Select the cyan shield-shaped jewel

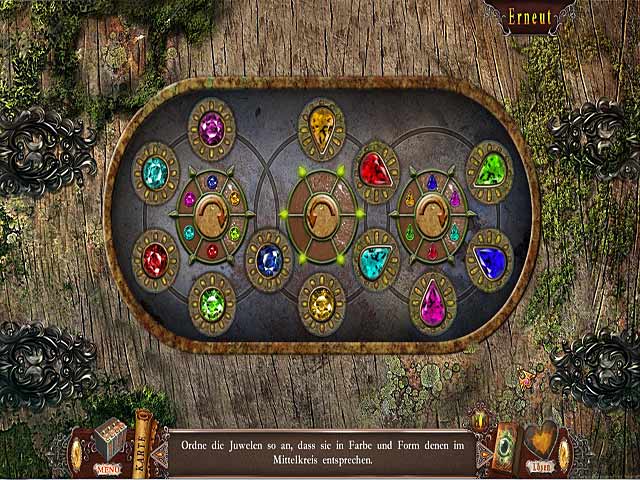coord(376,260)
